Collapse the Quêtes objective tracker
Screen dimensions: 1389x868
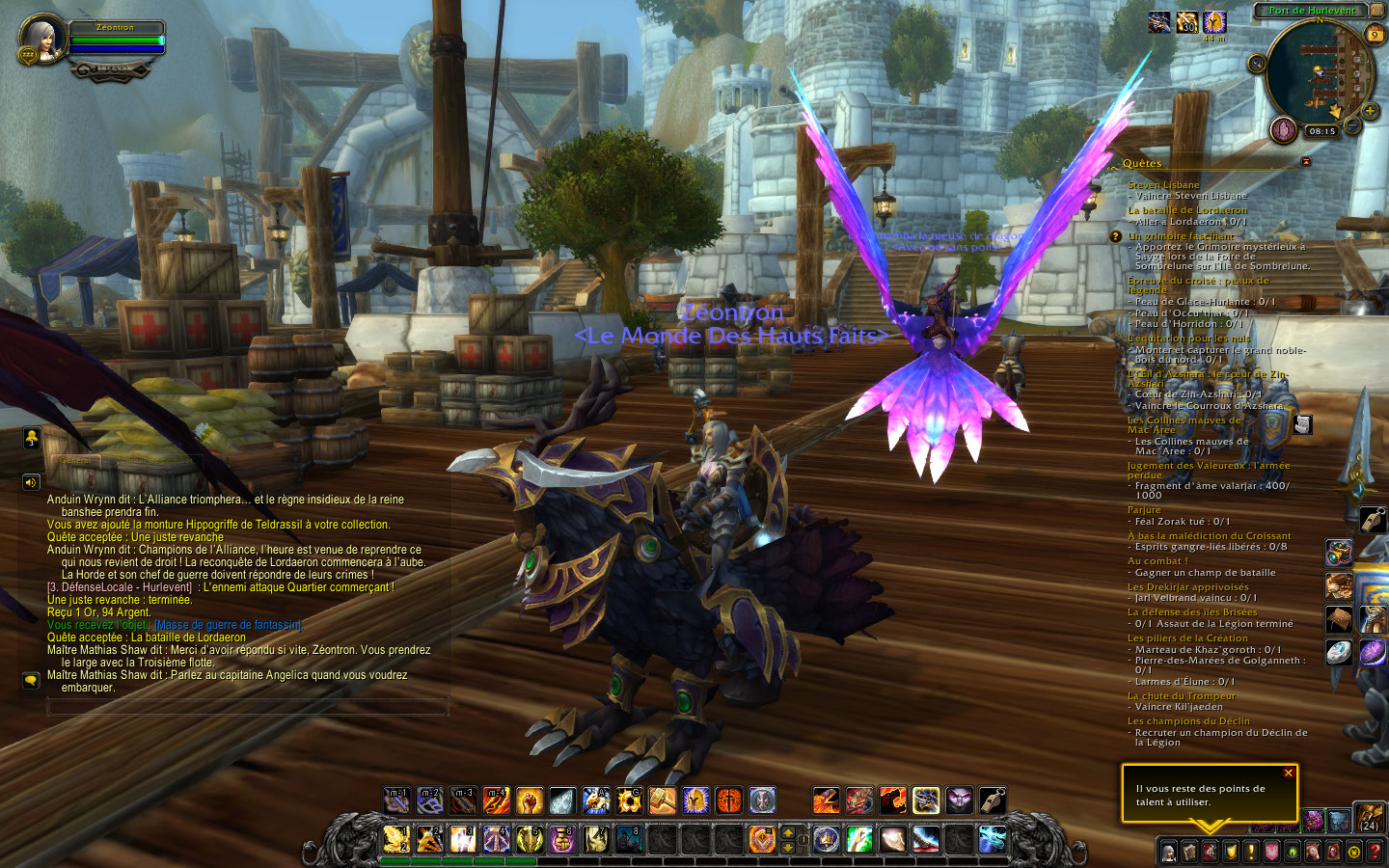click(x=1306, y=162)
